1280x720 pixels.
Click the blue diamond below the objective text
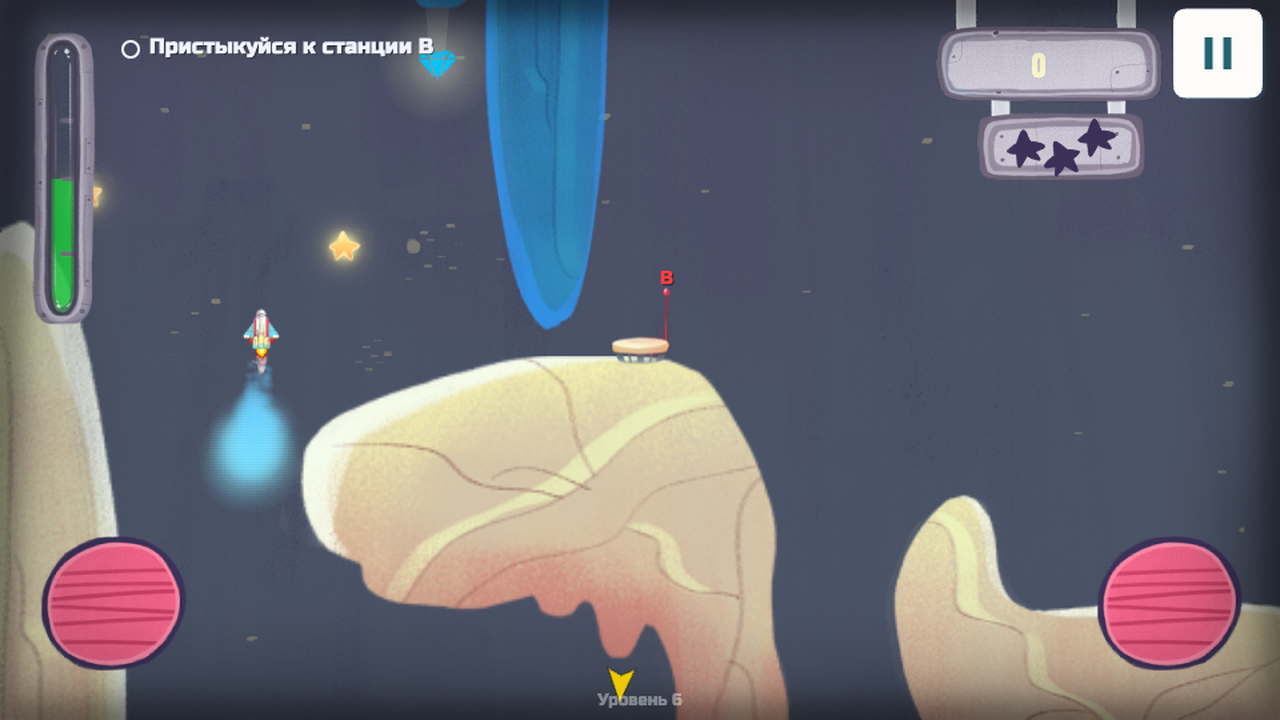[x=439, y=63]
